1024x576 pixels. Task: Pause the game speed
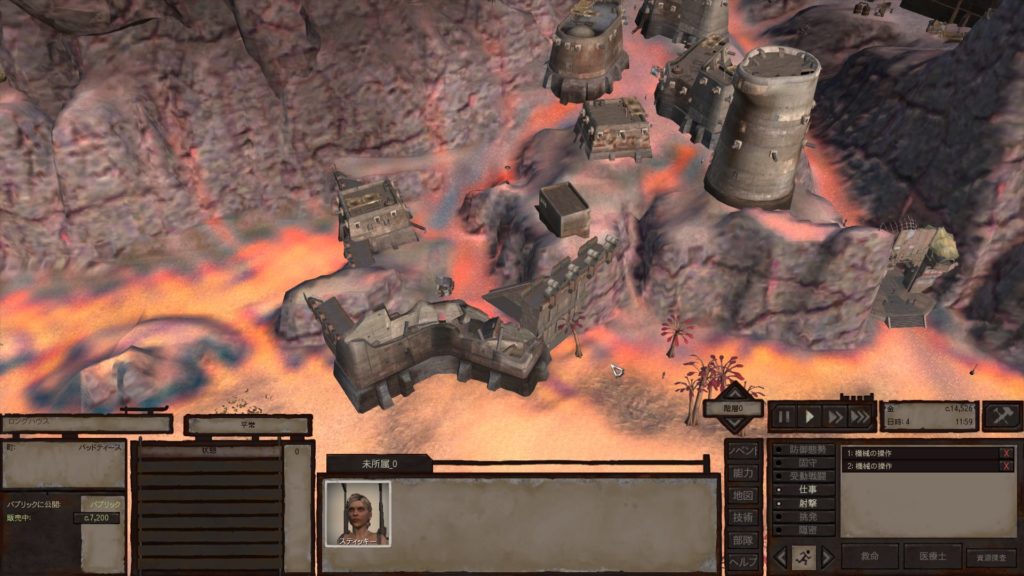pos(785,416)
